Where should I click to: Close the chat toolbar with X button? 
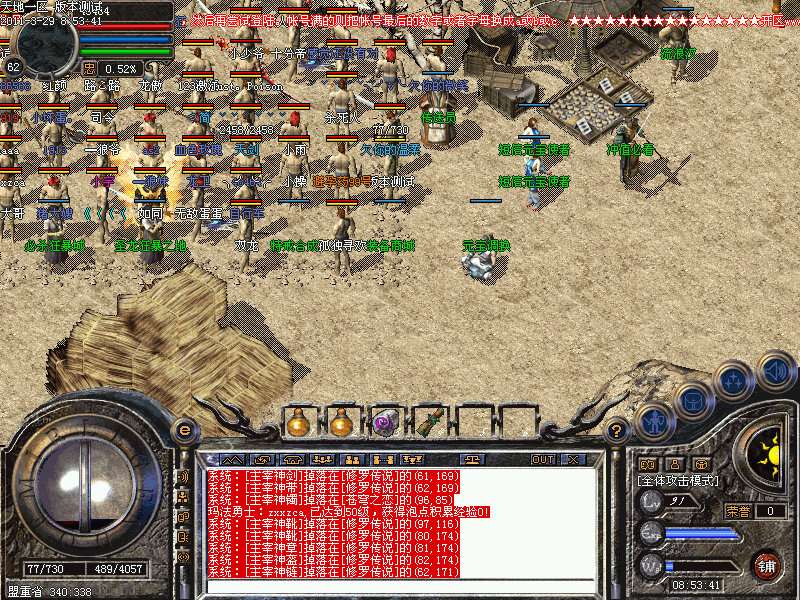point(573,459)
